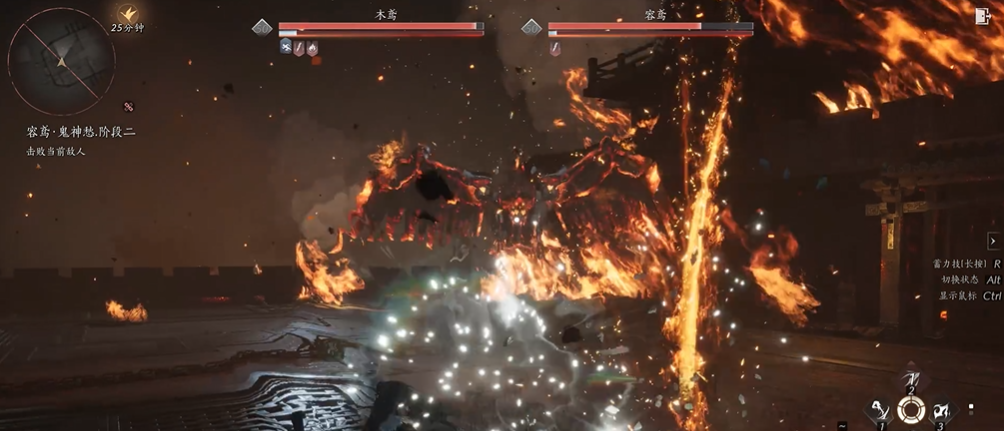Open the circular minimap
Screen dimensions: 1004x431
61,61
